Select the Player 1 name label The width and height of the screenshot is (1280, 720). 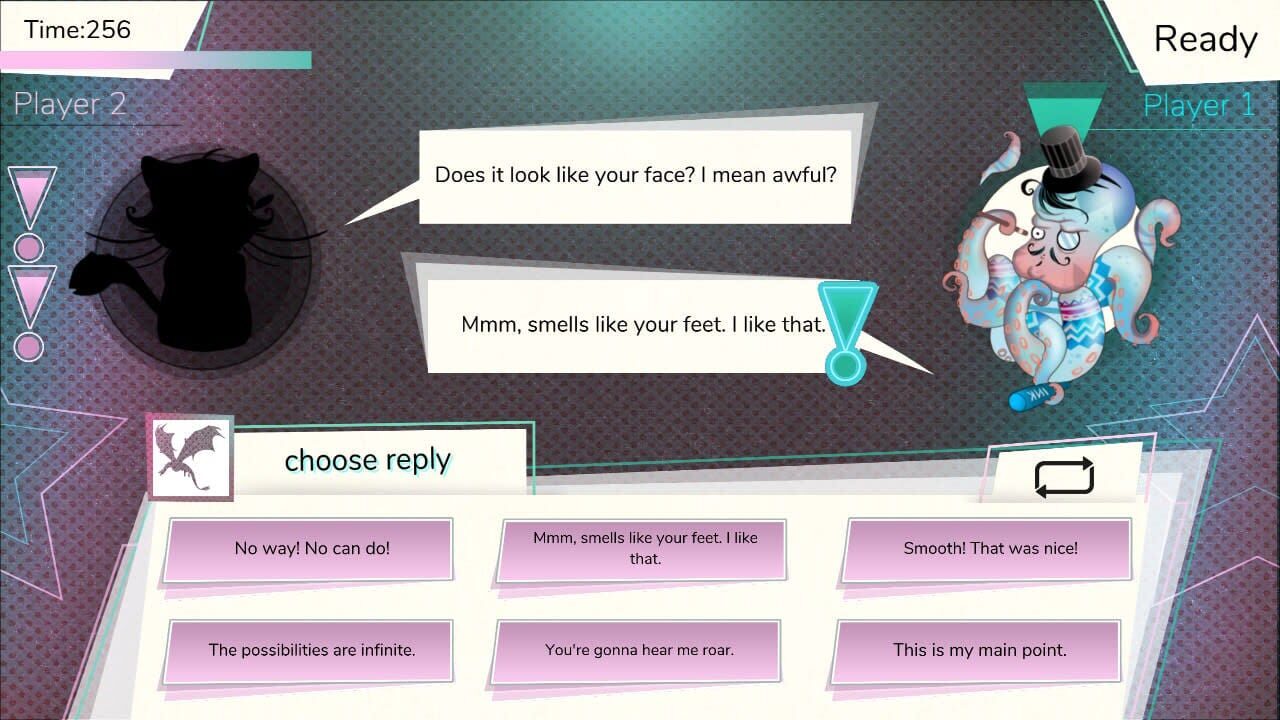1197,104
